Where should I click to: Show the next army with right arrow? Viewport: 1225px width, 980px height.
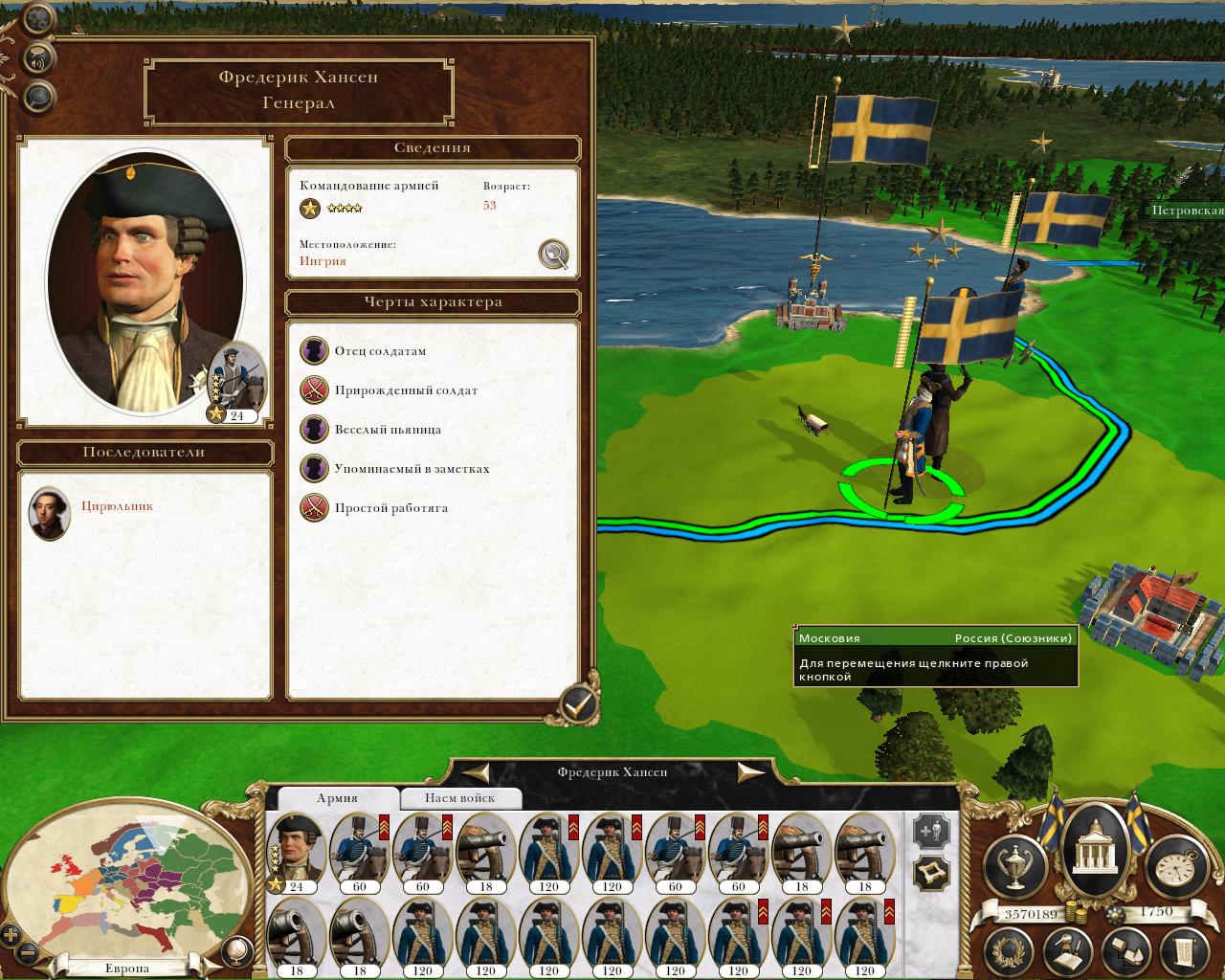[x=749, y=771]
